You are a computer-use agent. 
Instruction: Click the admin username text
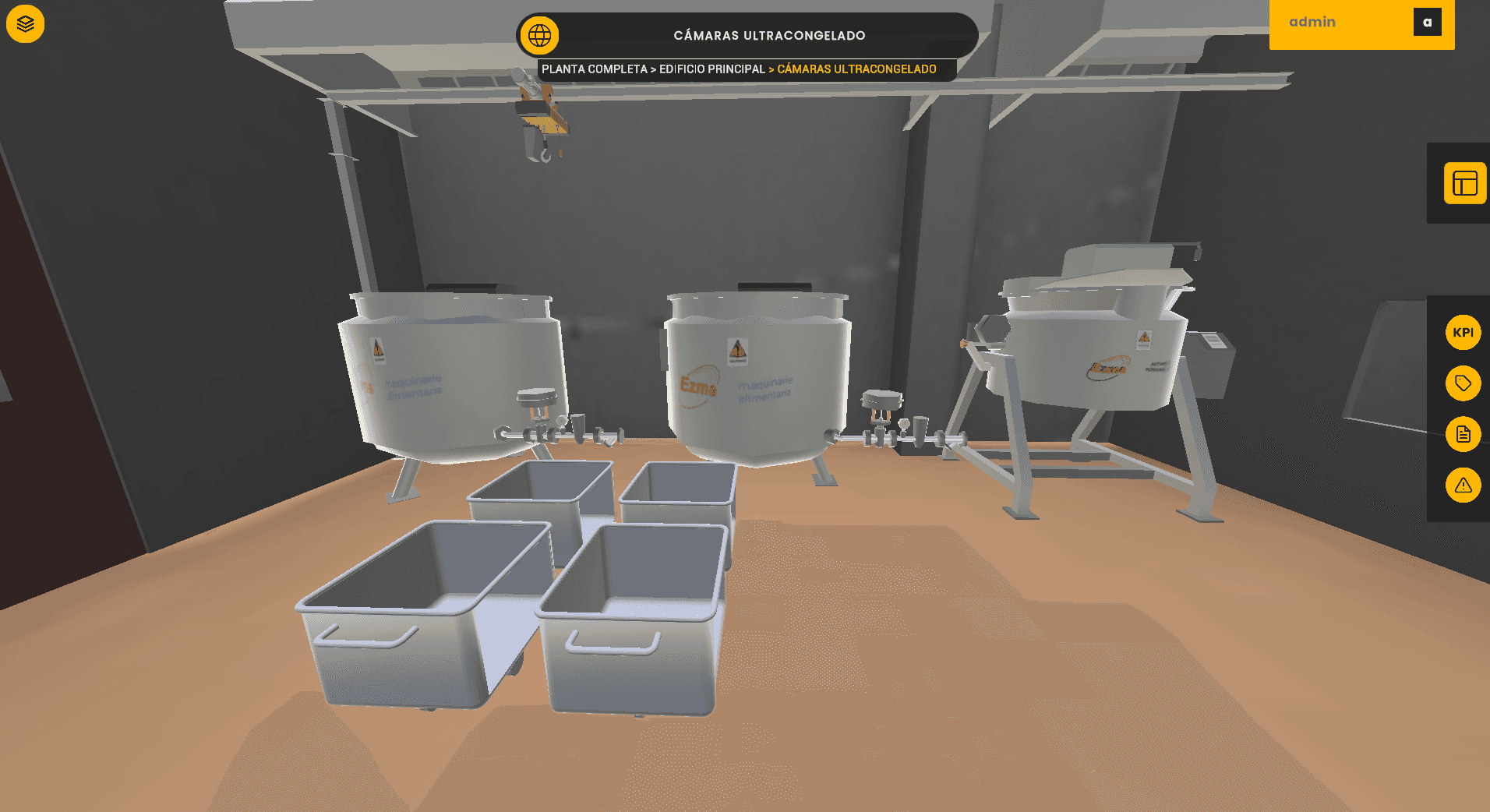click(1312, 22)
